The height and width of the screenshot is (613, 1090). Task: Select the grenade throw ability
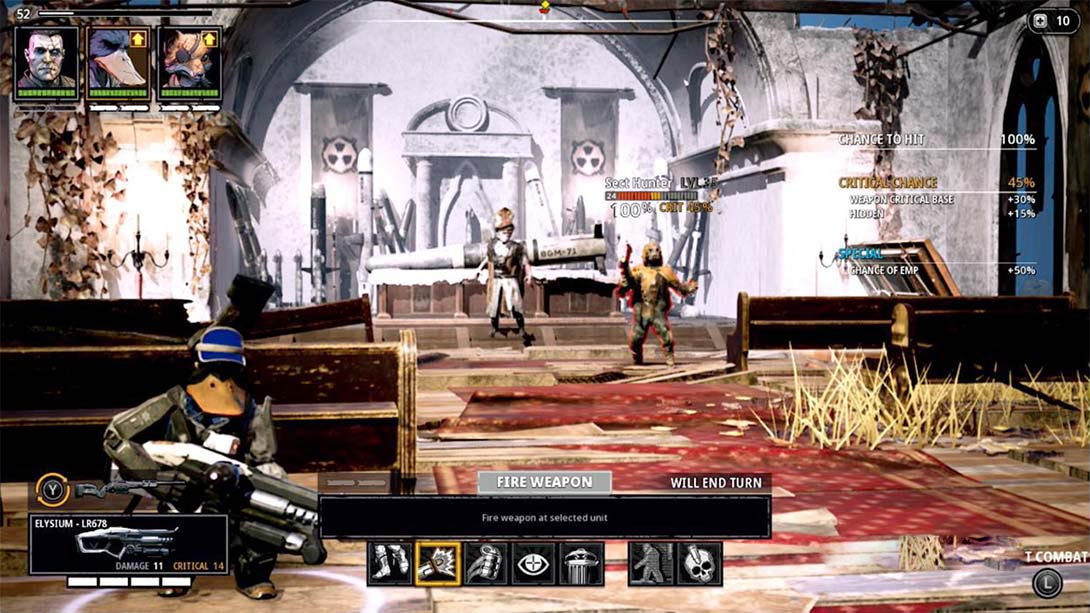coord(486,564)
